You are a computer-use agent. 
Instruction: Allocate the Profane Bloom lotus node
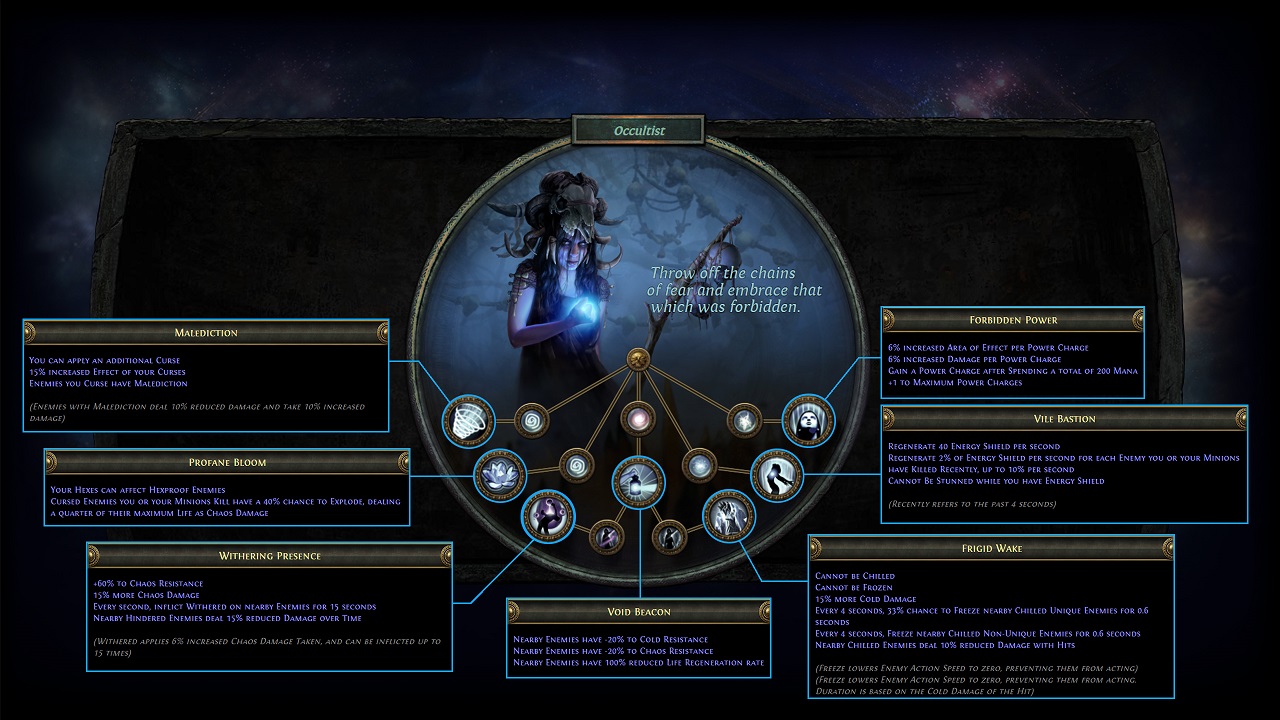click(499, 474)
